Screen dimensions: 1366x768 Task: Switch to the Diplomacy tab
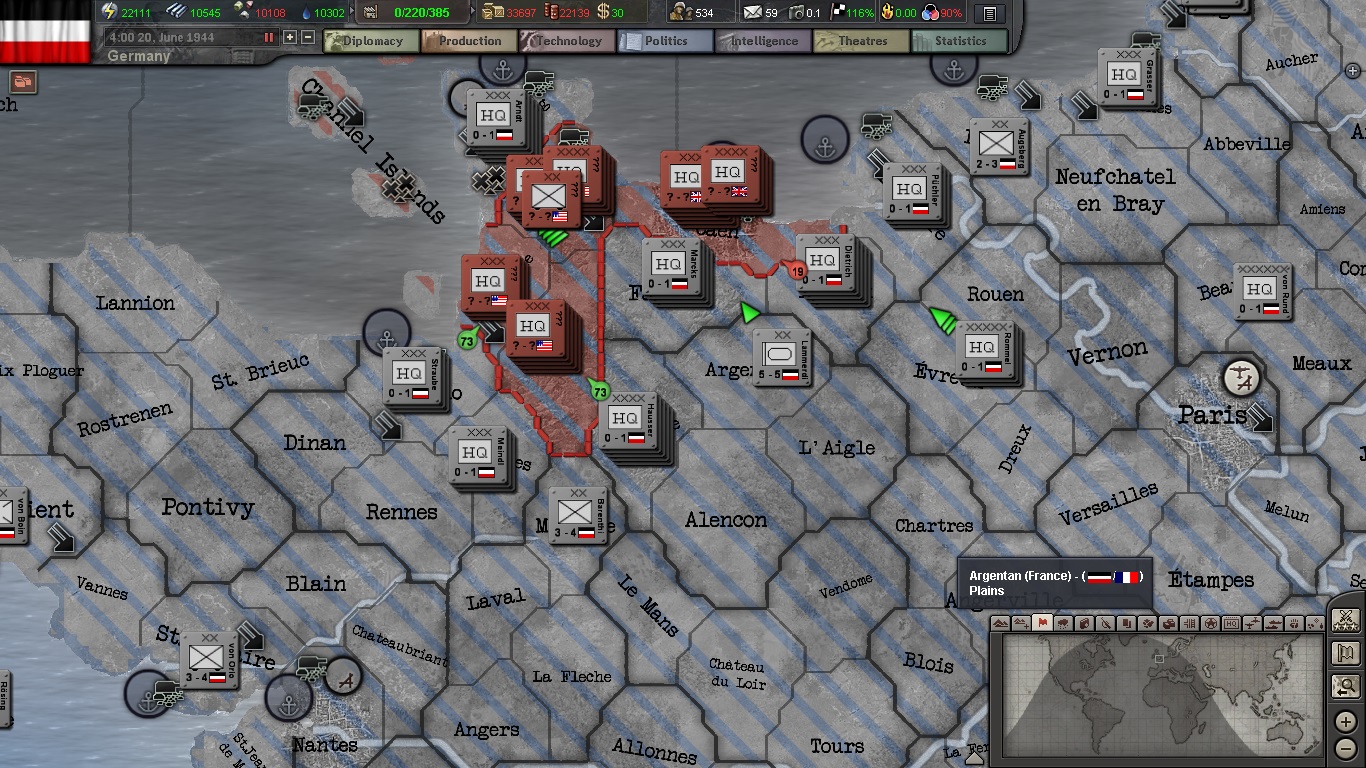368,41
